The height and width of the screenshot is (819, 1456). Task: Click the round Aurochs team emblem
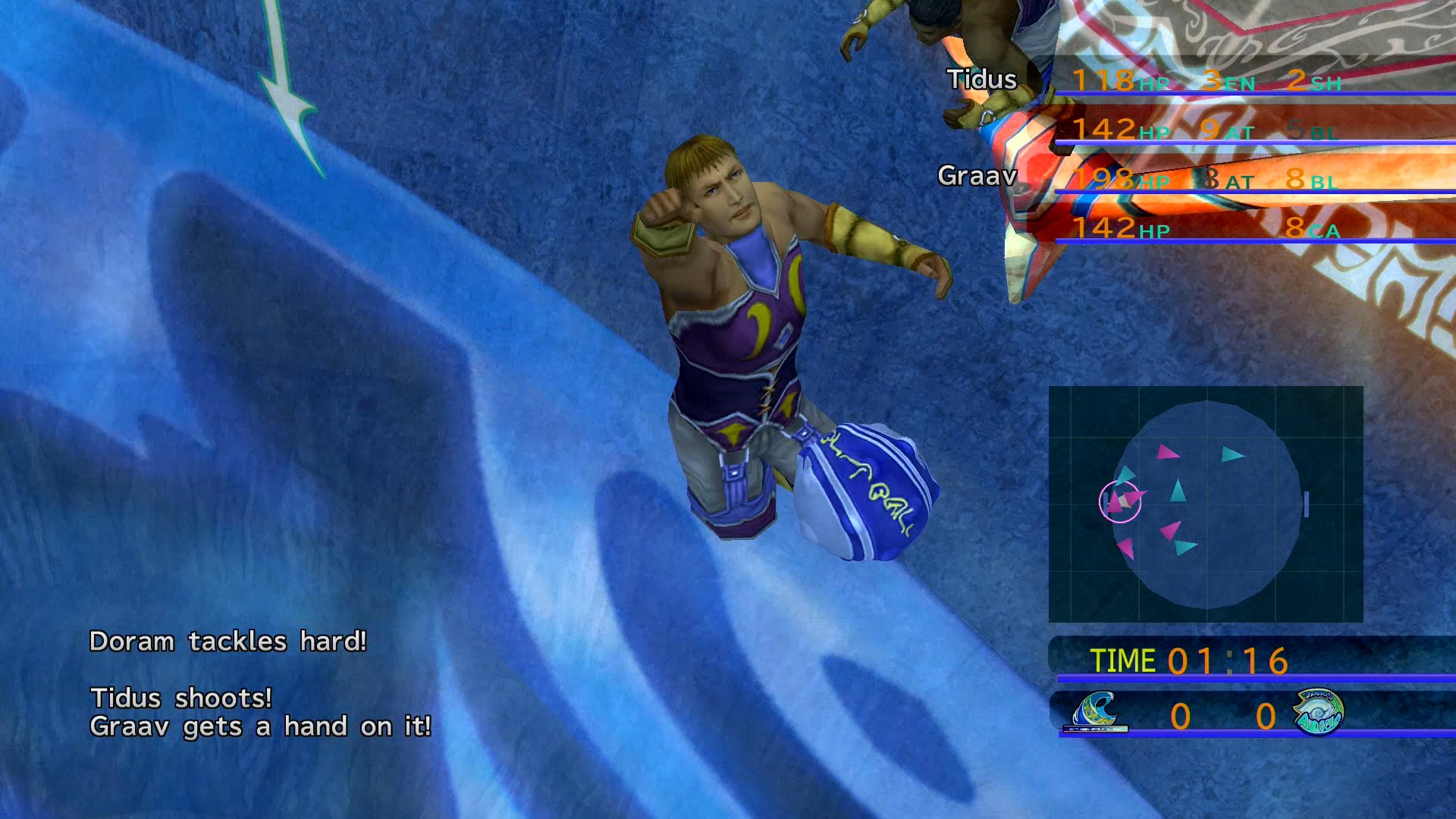pos(1318,712)
